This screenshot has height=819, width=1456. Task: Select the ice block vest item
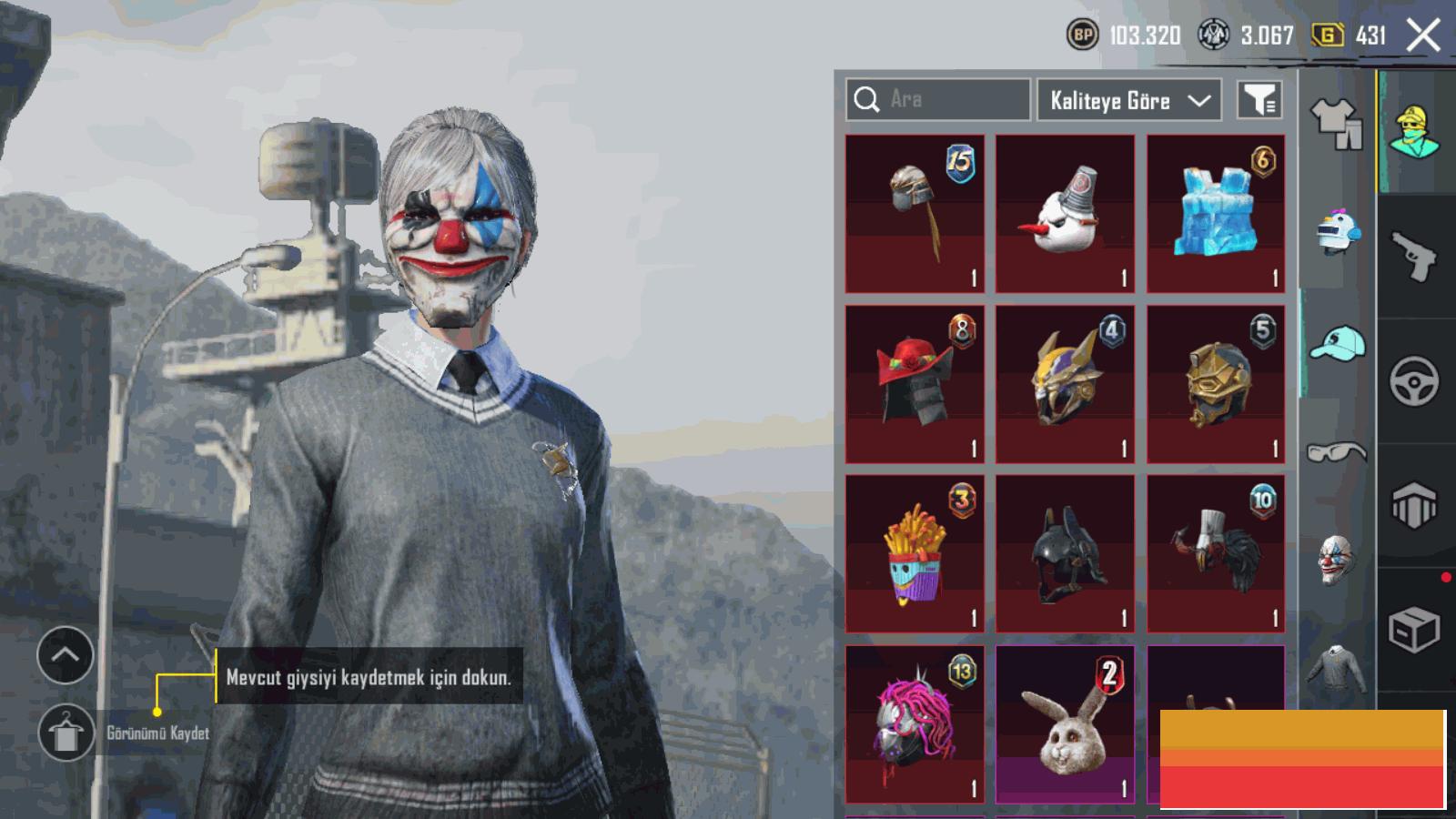click(x=1216, y=214)
